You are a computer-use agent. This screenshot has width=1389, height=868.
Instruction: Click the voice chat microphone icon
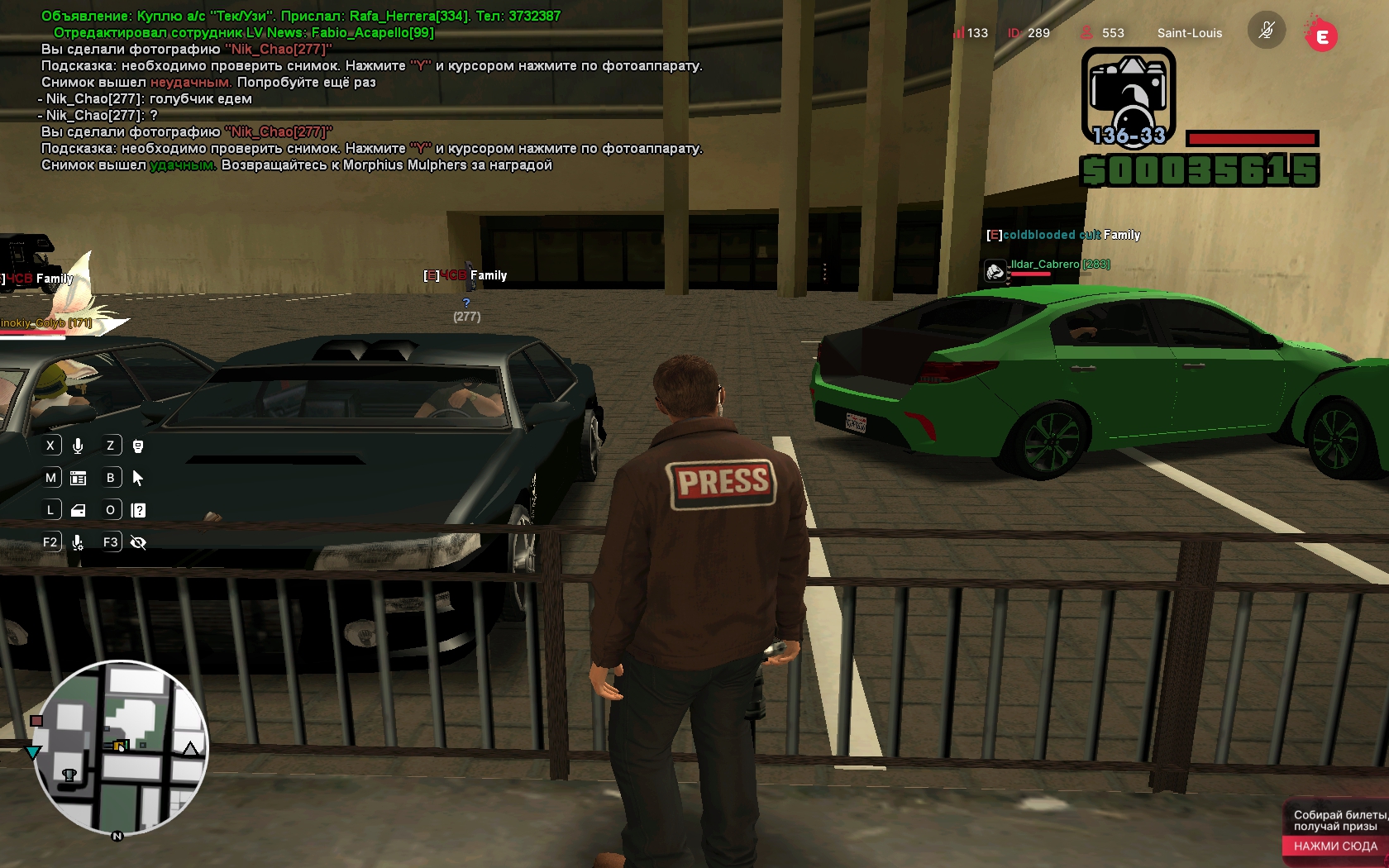click(78, 446)
